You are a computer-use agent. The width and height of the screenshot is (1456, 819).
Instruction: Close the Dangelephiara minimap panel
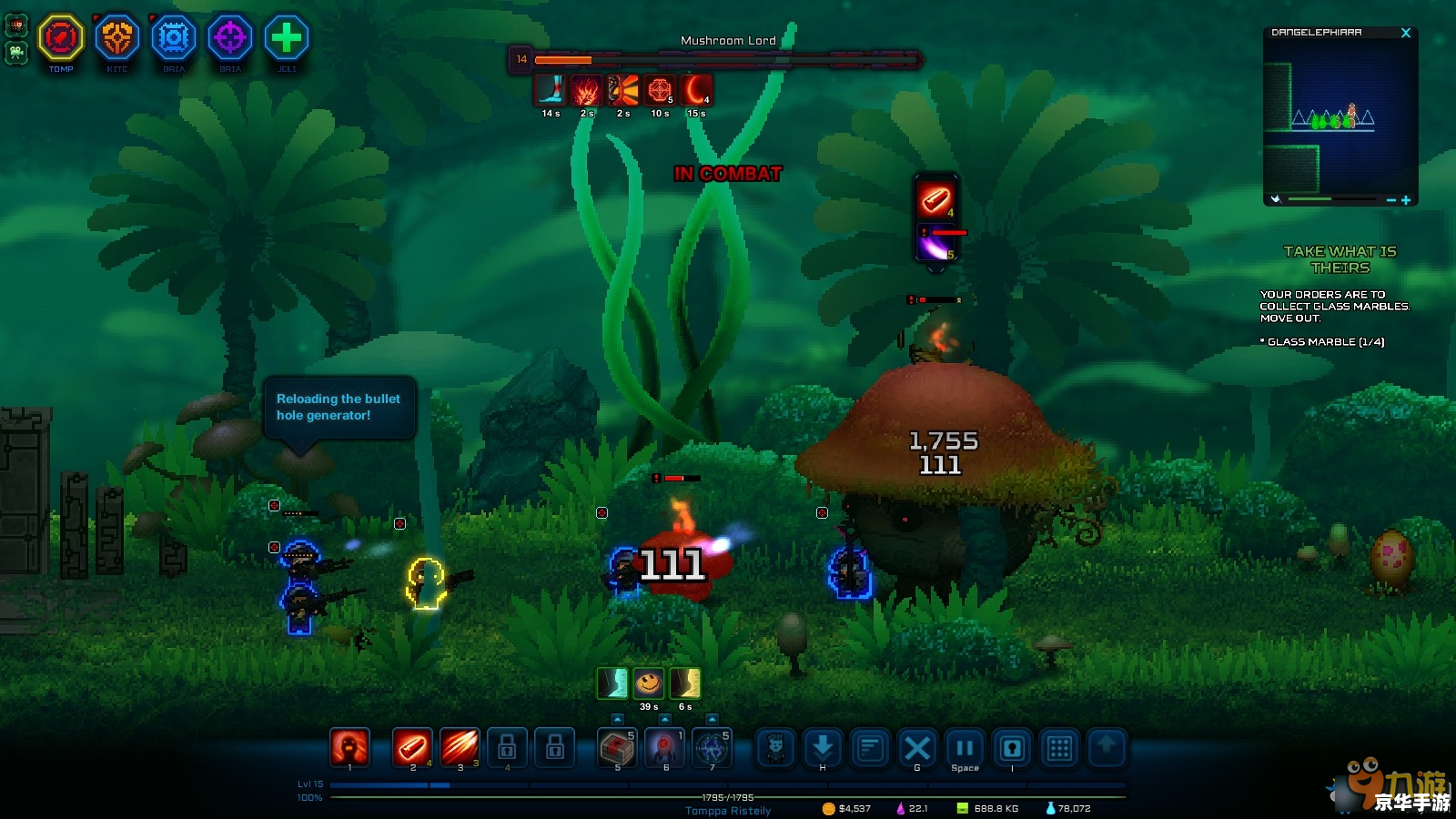pos(1406,33)
